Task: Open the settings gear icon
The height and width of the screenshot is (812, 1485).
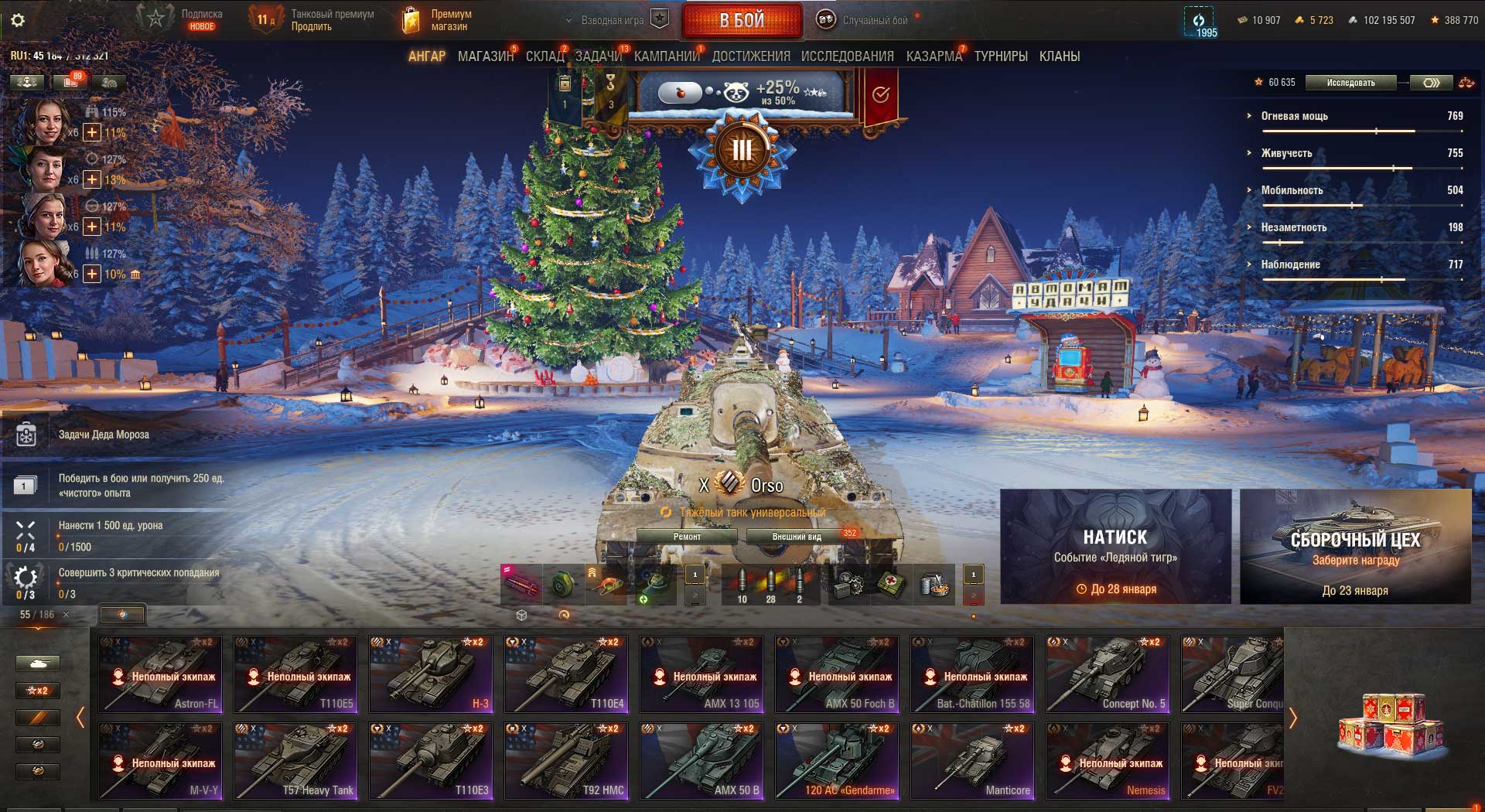Action: 18,20
